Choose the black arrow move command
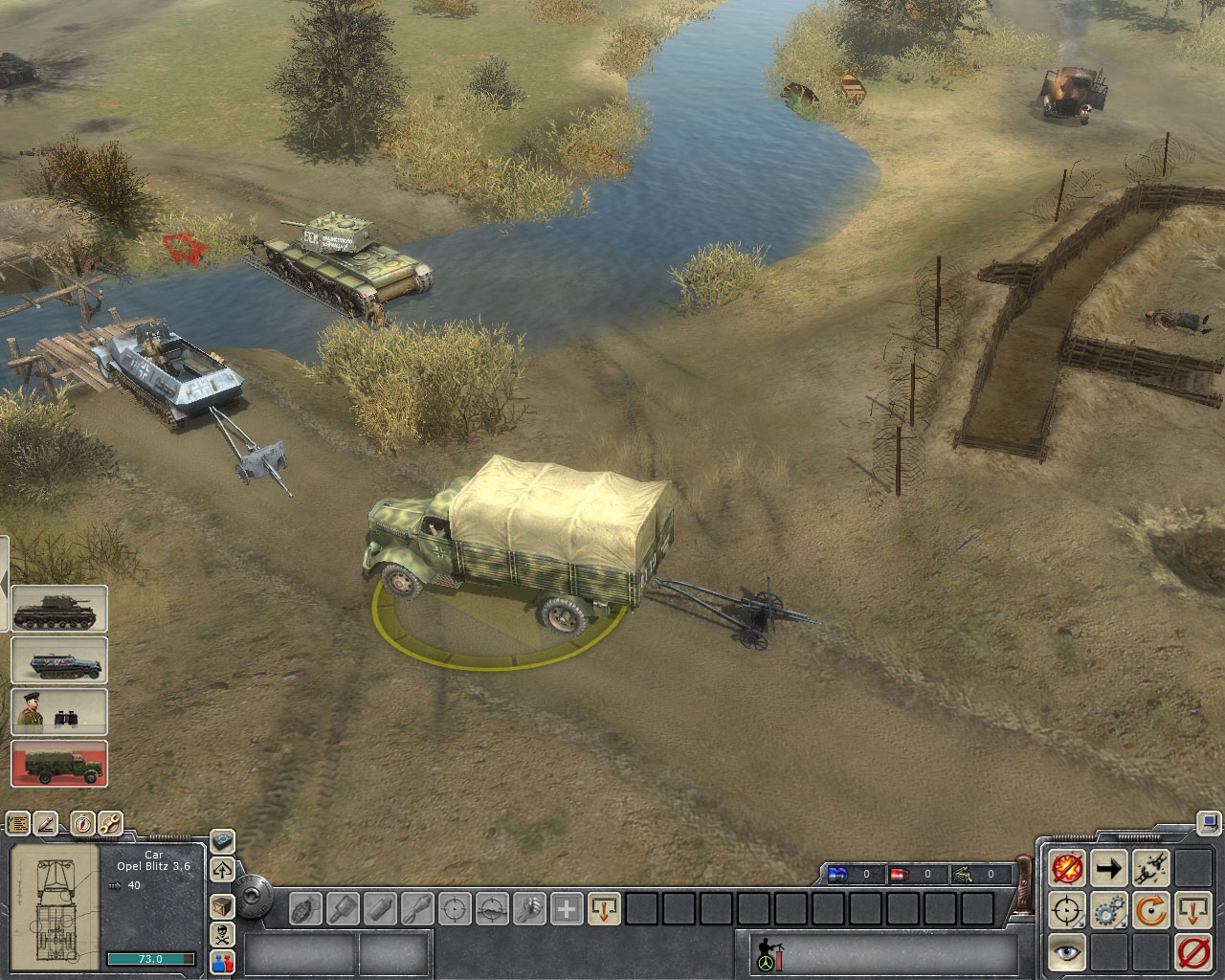Image resolution: width=1225 pixels, height=980 pixels. tap(1109, 868)
